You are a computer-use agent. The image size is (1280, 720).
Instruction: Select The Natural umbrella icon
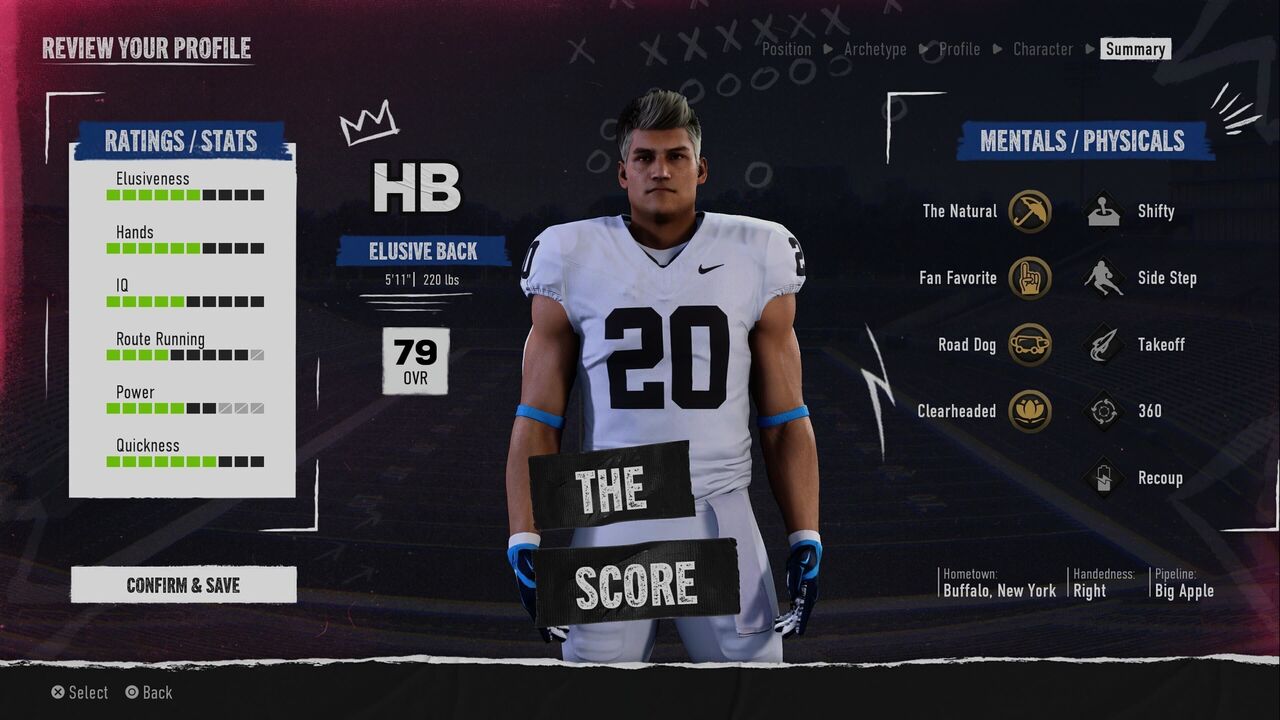point(1029,211)
